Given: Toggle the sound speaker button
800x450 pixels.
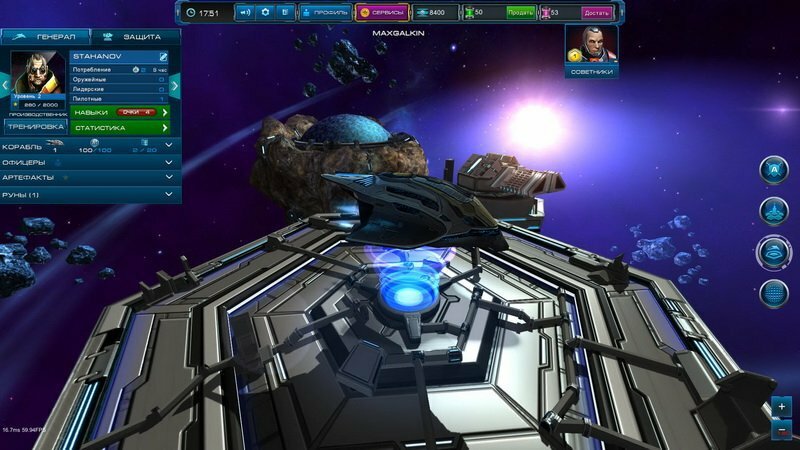Looking at the screenshot, I should [x=245, y=12].
